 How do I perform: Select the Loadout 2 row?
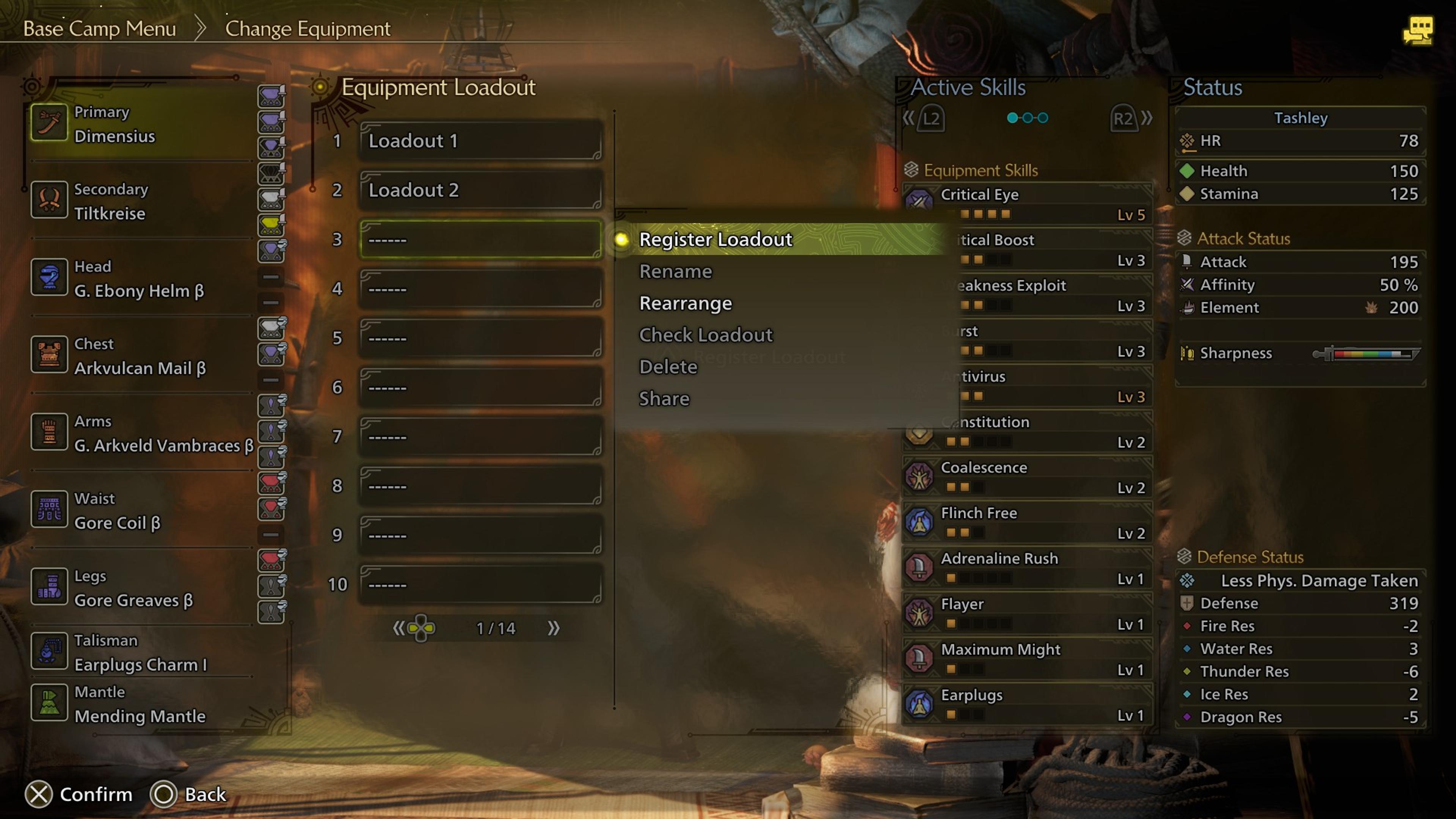click(x=480, y=190)
